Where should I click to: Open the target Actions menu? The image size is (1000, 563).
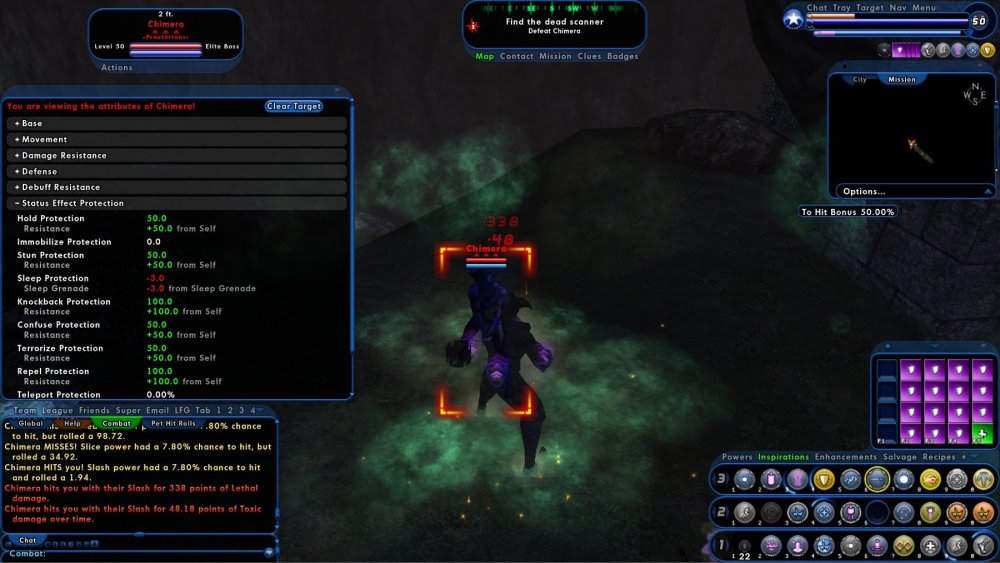117,68
